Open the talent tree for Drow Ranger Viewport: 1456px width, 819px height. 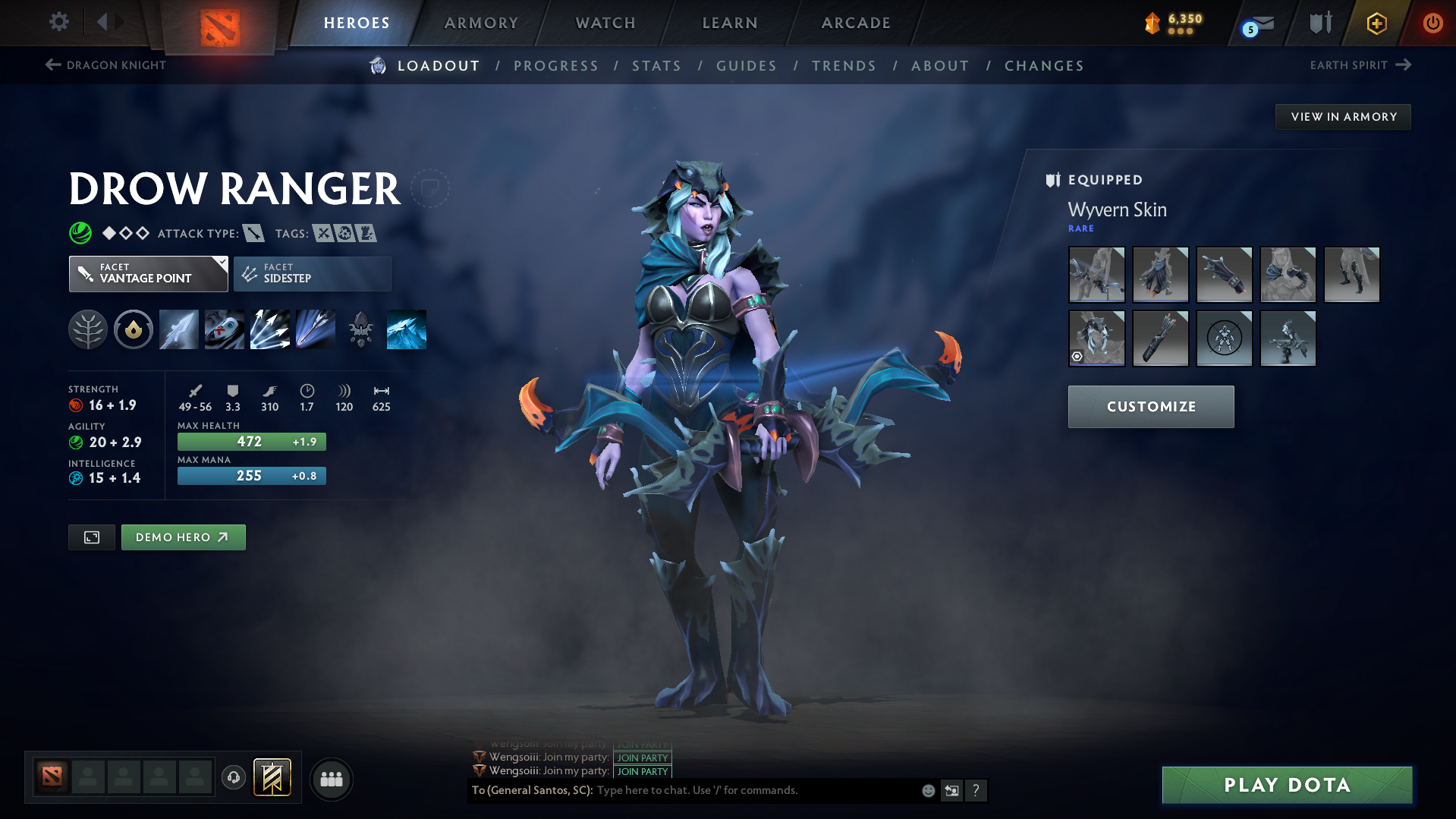(88, 329)
